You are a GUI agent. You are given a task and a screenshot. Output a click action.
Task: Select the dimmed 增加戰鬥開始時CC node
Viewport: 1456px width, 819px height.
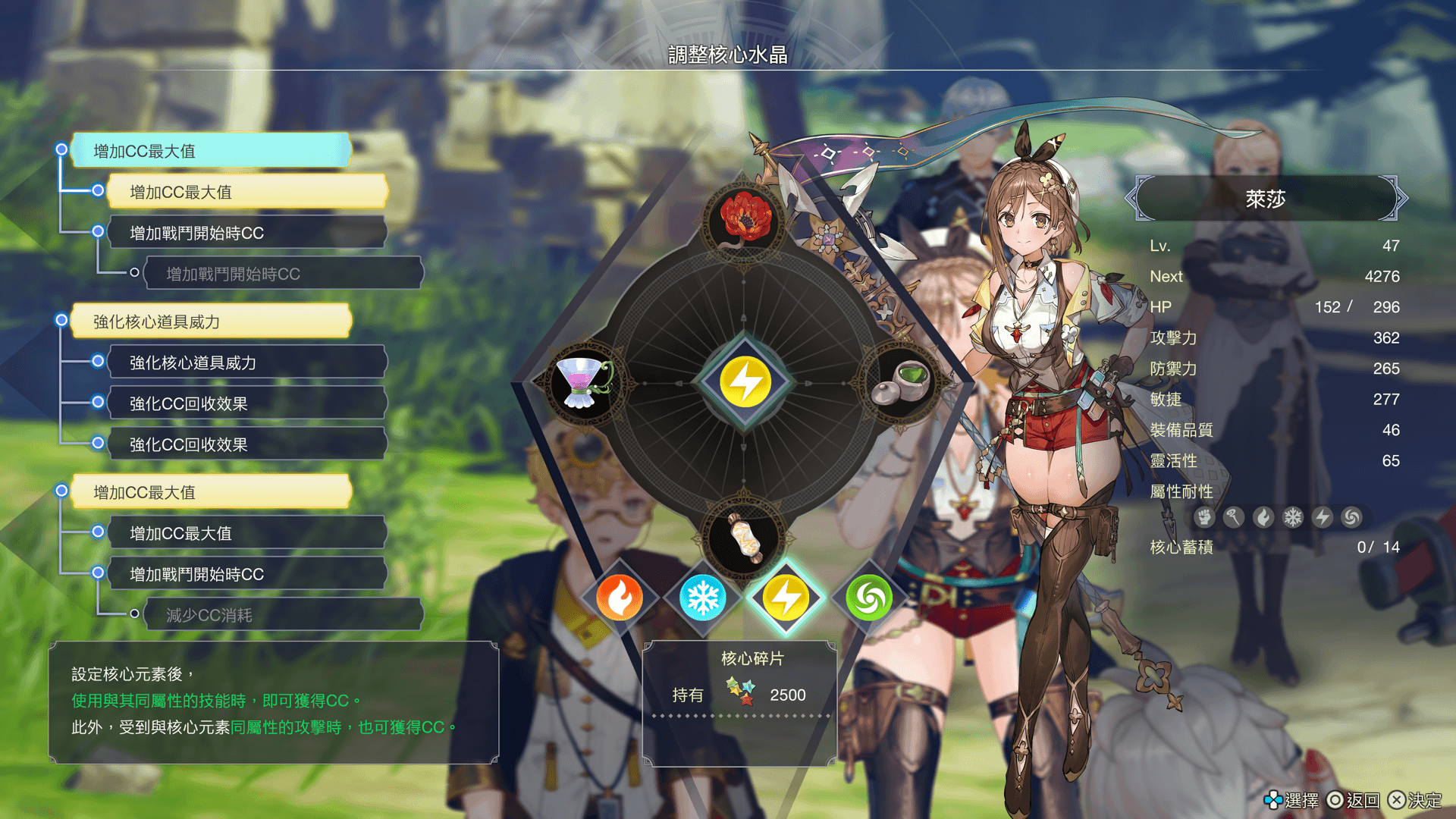(x=282, y=274)
